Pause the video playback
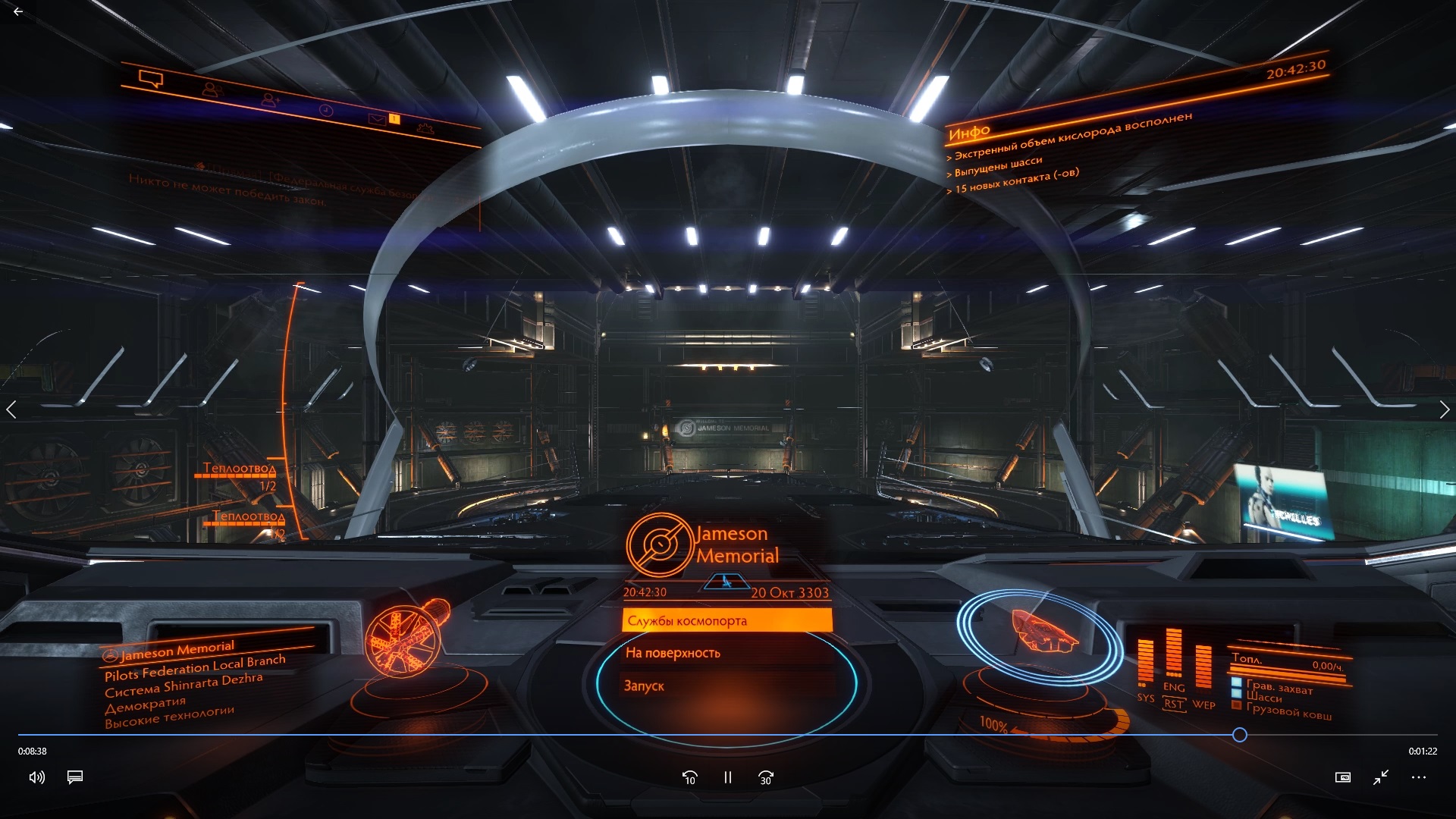 tap(728, 777)
